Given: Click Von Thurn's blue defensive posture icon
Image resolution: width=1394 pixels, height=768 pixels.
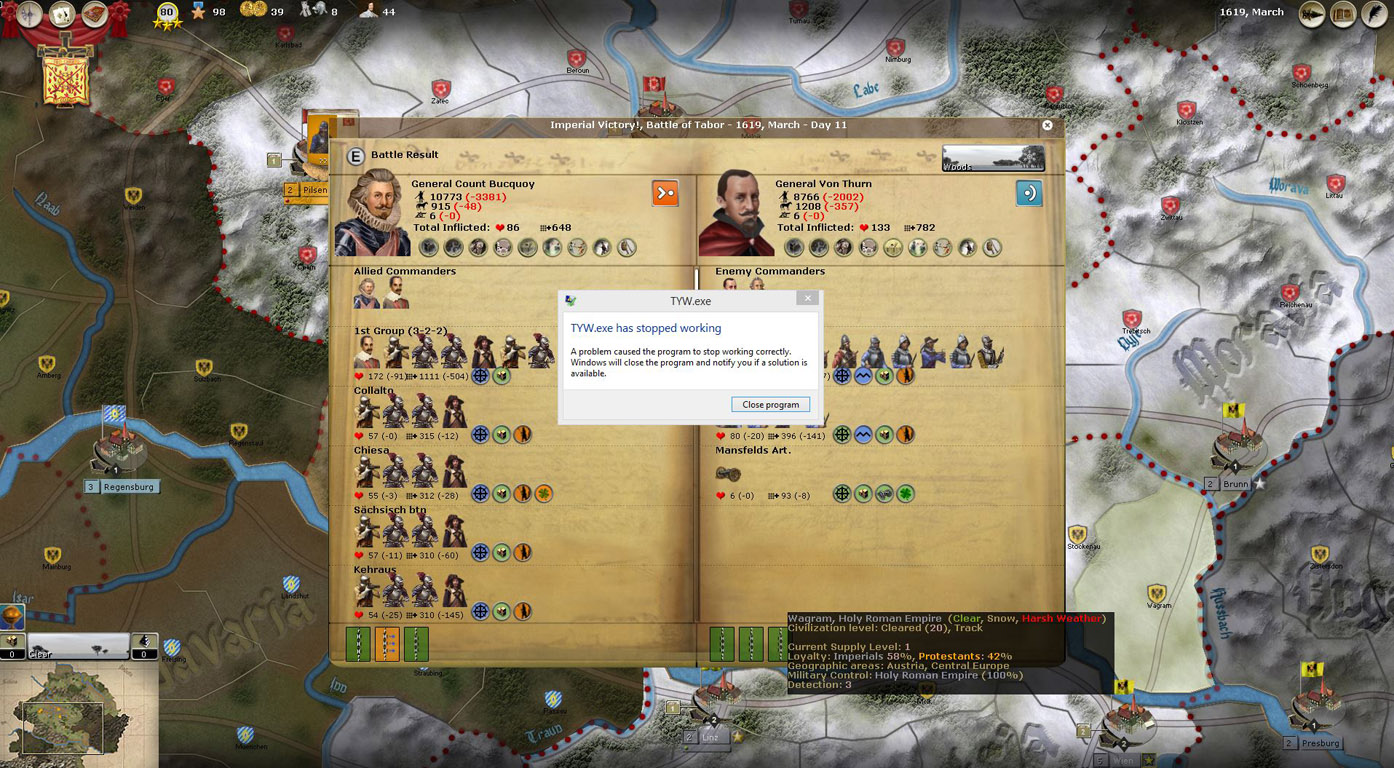Looking at the screenshot, I should pyautogui.click(x=1029, y=193).
